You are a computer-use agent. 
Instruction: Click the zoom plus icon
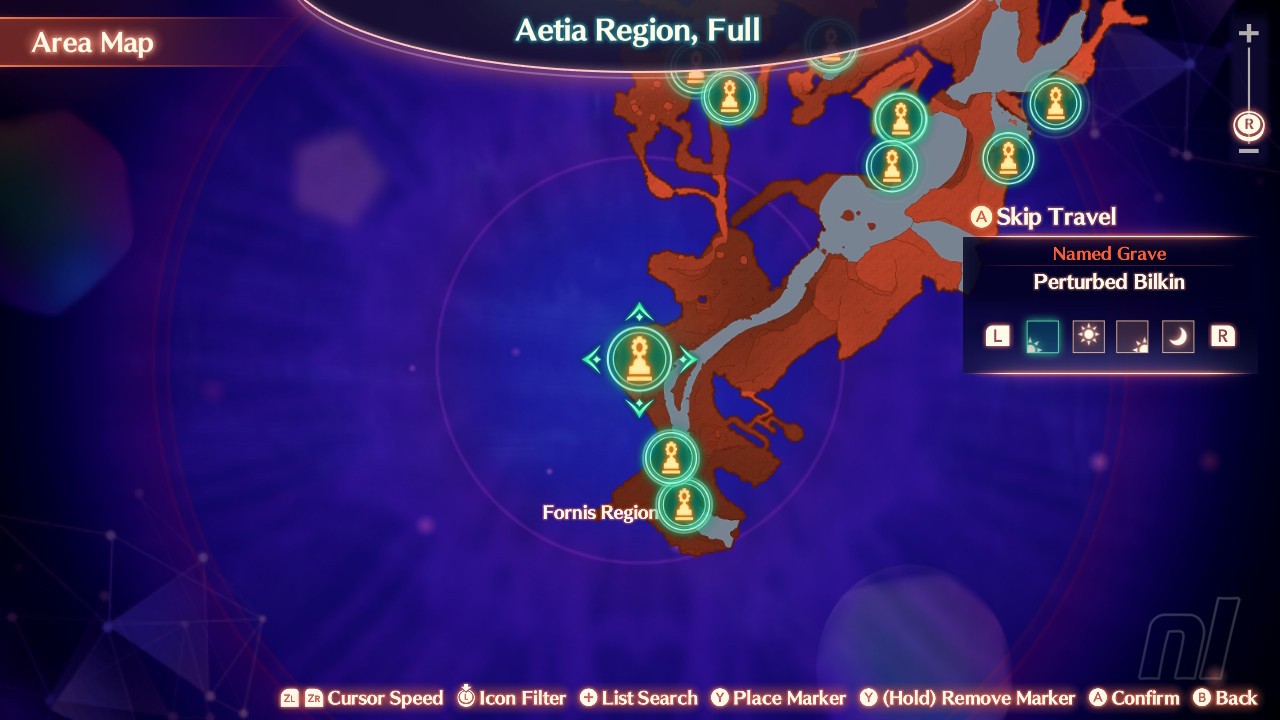point(1247,32)
